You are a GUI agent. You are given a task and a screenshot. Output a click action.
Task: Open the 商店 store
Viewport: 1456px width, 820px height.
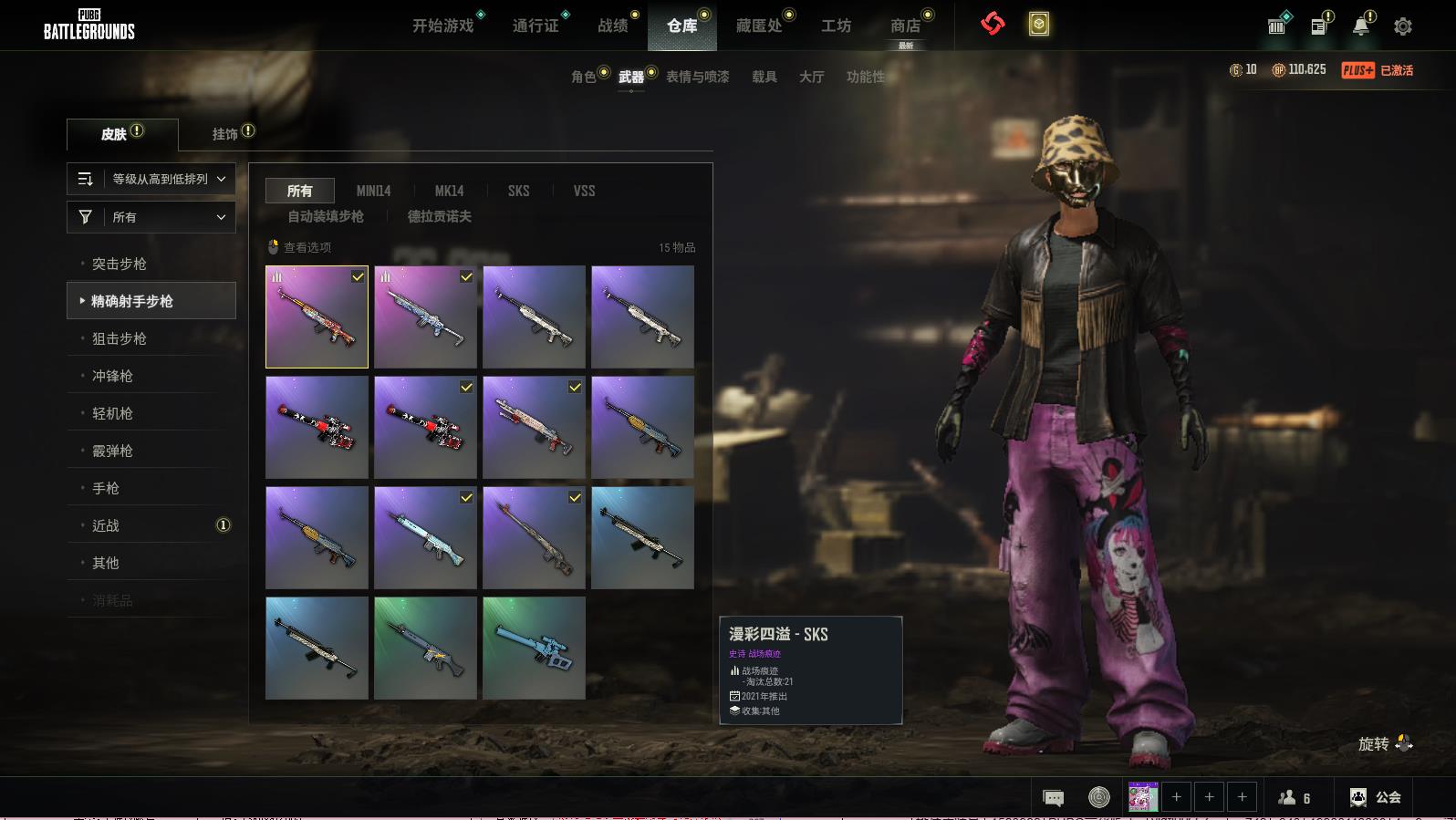905,26
